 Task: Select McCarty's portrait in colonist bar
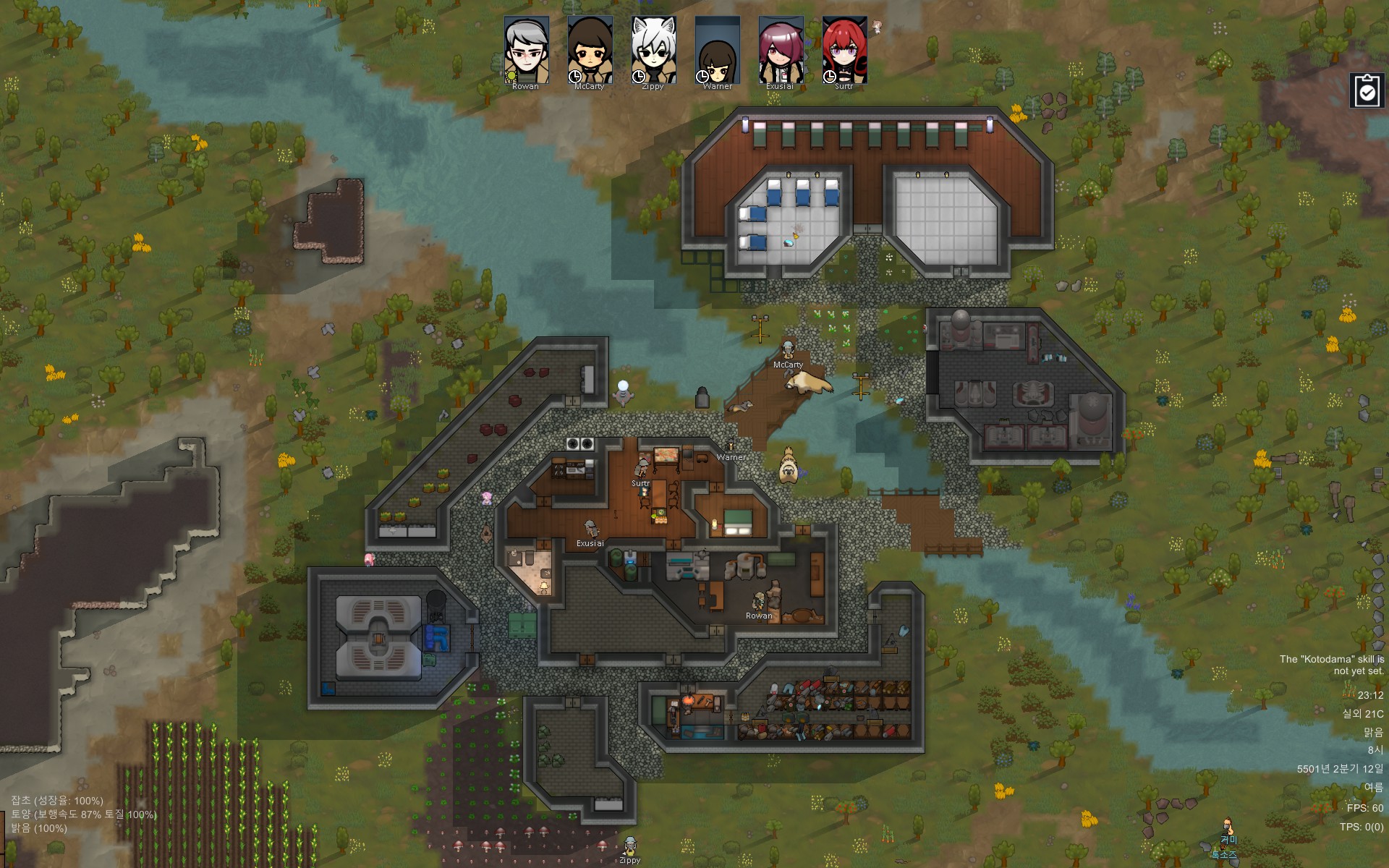pyautogui.click(x=590, y=50)
